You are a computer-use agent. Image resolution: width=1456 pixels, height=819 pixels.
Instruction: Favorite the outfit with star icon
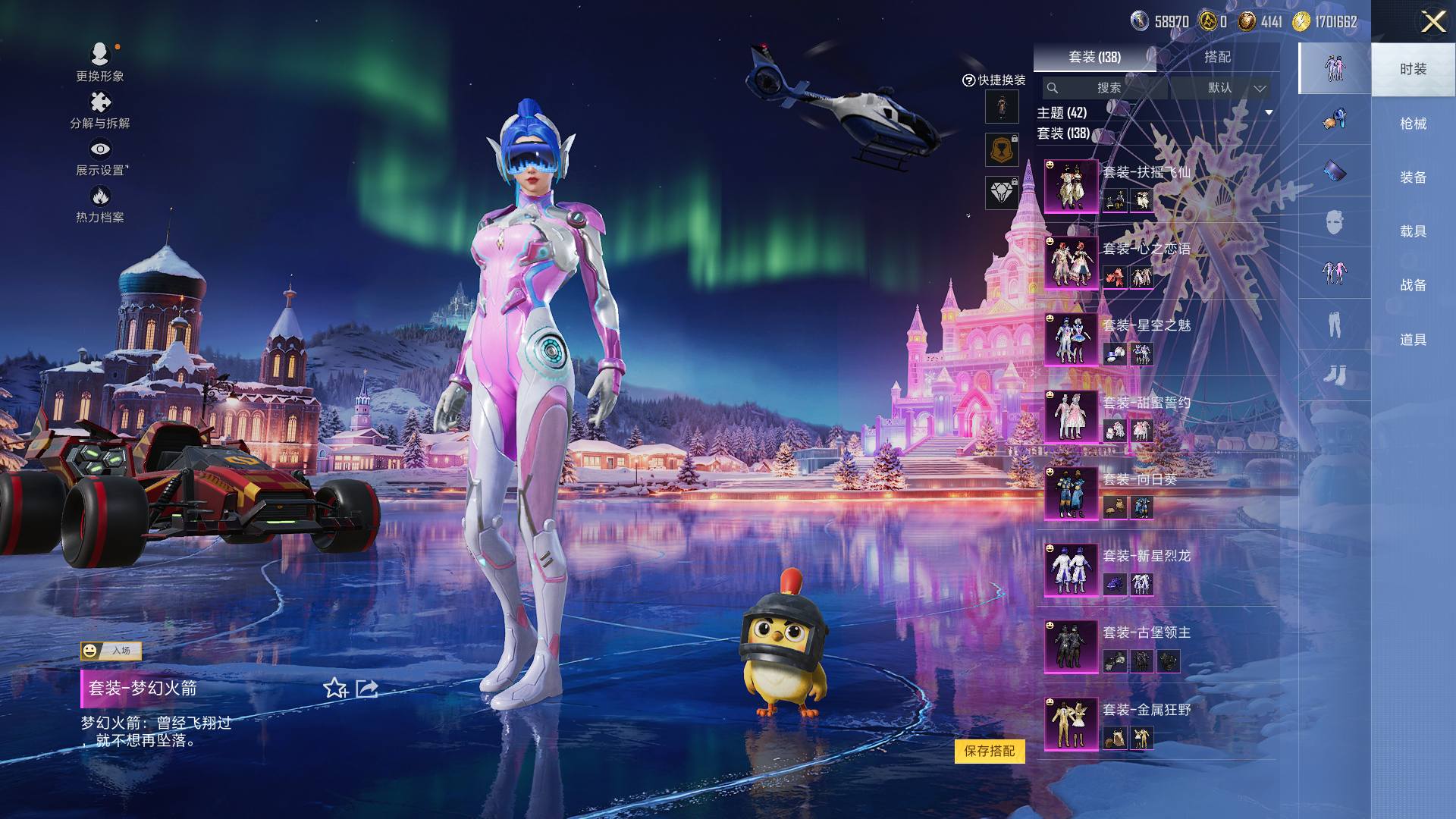click(334, 689)
